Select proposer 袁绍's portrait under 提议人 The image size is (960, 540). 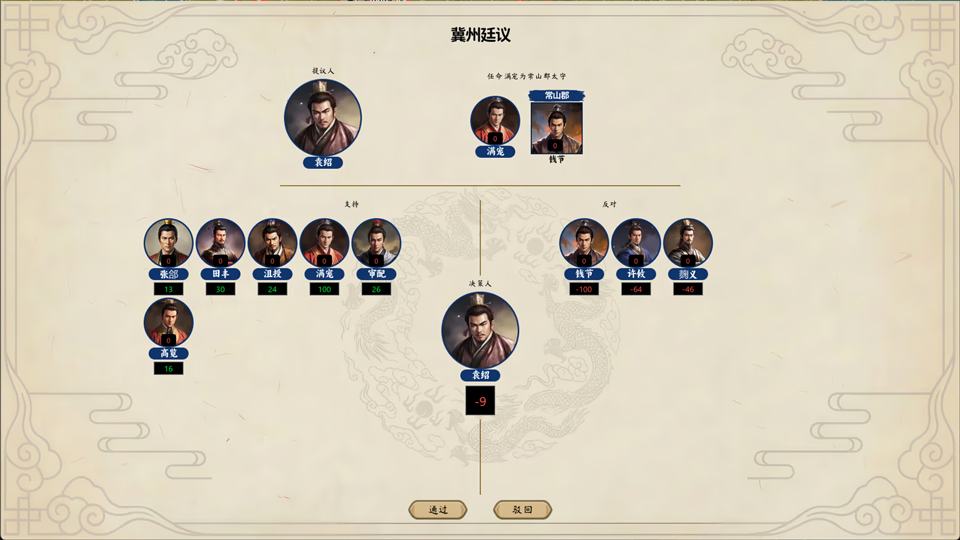tap(322, 118)
